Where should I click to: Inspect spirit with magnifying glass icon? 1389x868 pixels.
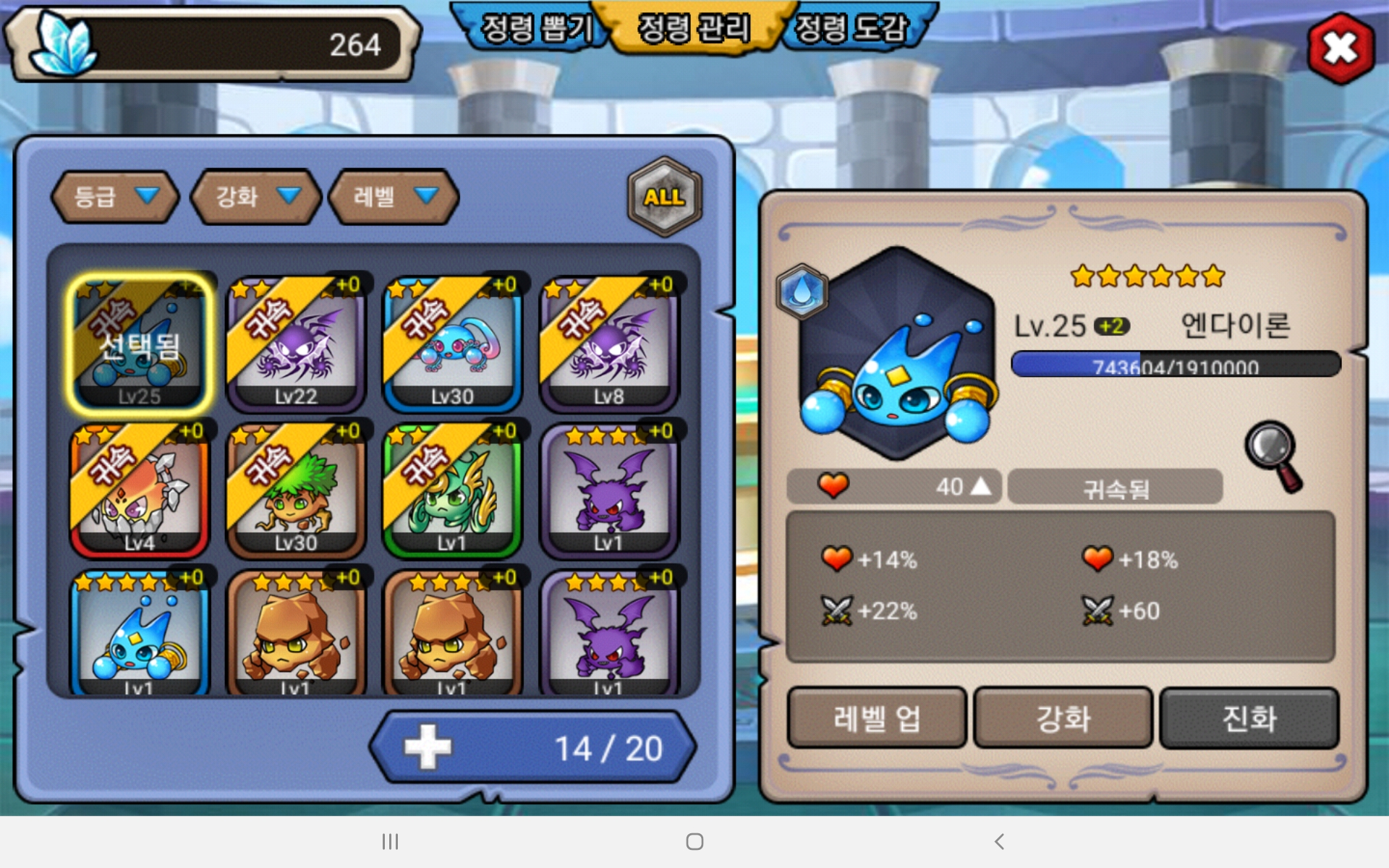1274,456
